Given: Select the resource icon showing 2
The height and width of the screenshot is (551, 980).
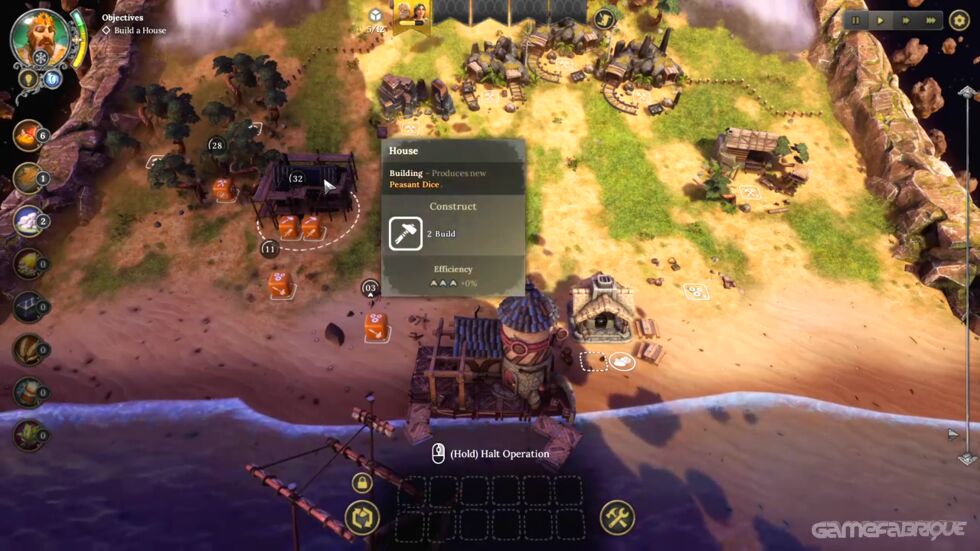Looking at the screenshot, I should [28, 221].
